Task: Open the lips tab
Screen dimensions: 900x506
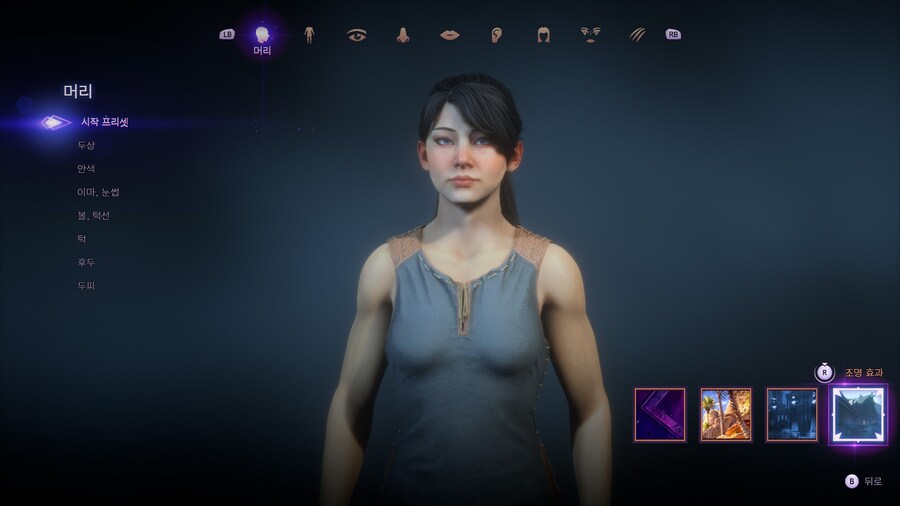Action: (450, 35)
